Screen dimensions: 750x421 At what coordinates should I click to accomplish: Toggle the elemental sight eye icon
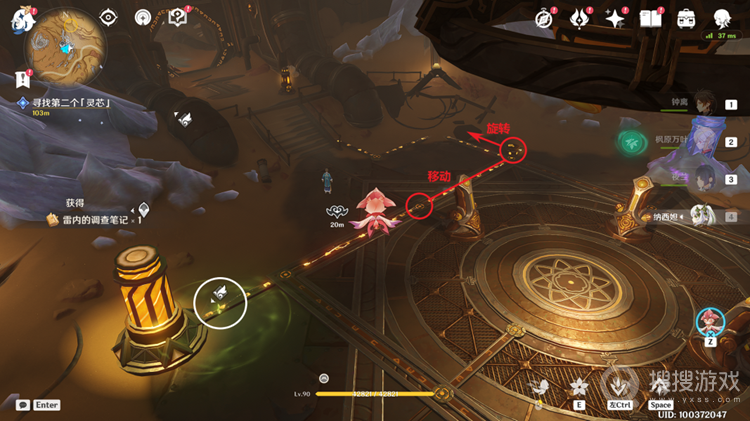[x=108, y=18]
